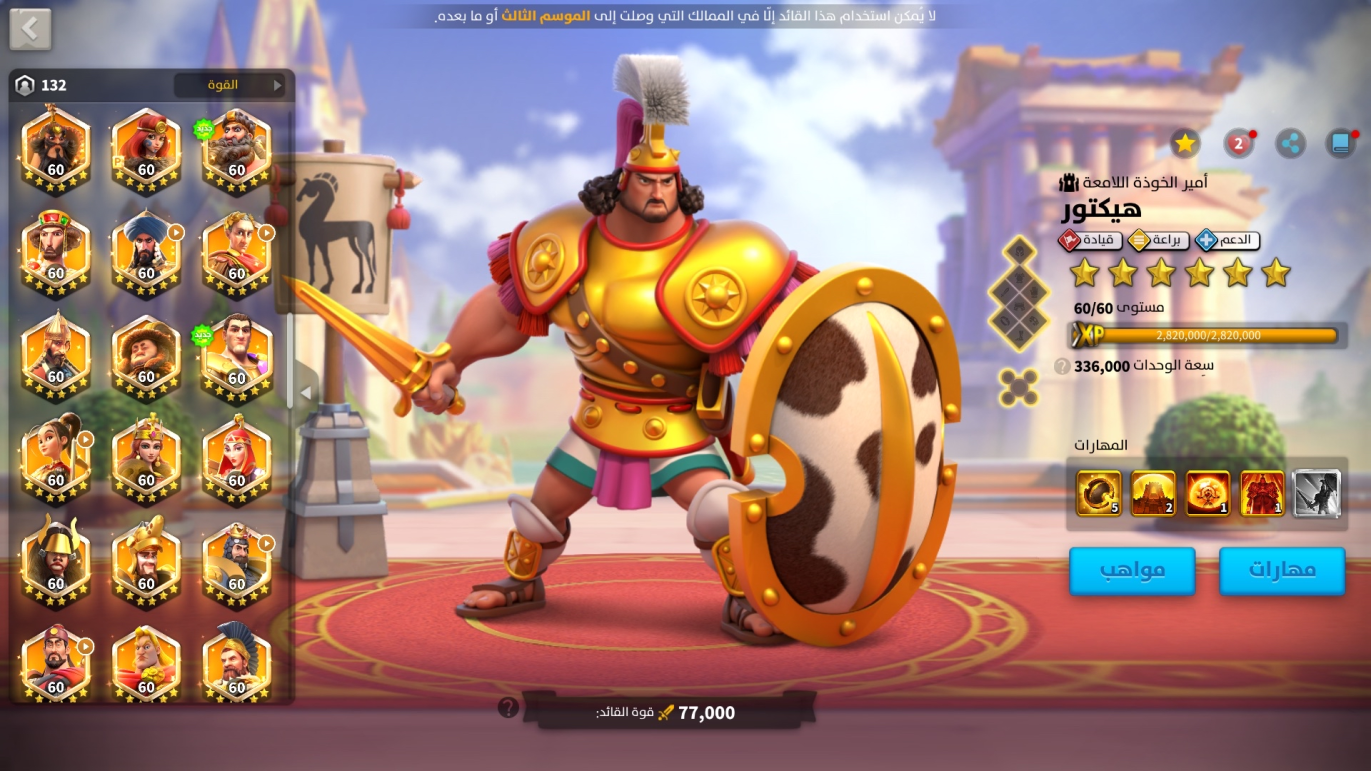1371x771 pixels.
Task: Show commander power help question mark
Action: coord(508,708)
